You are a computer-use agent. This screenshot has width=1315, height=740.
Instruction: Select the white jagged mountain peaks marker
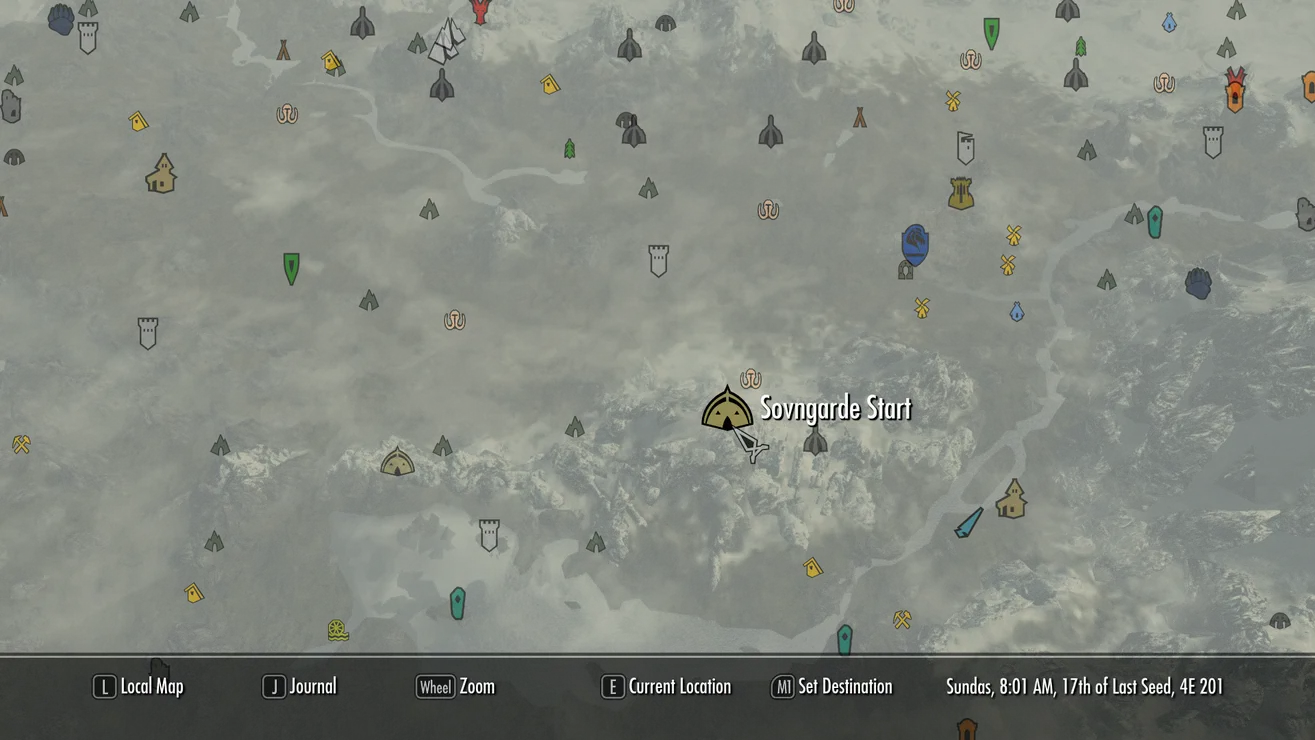point(447,41)
